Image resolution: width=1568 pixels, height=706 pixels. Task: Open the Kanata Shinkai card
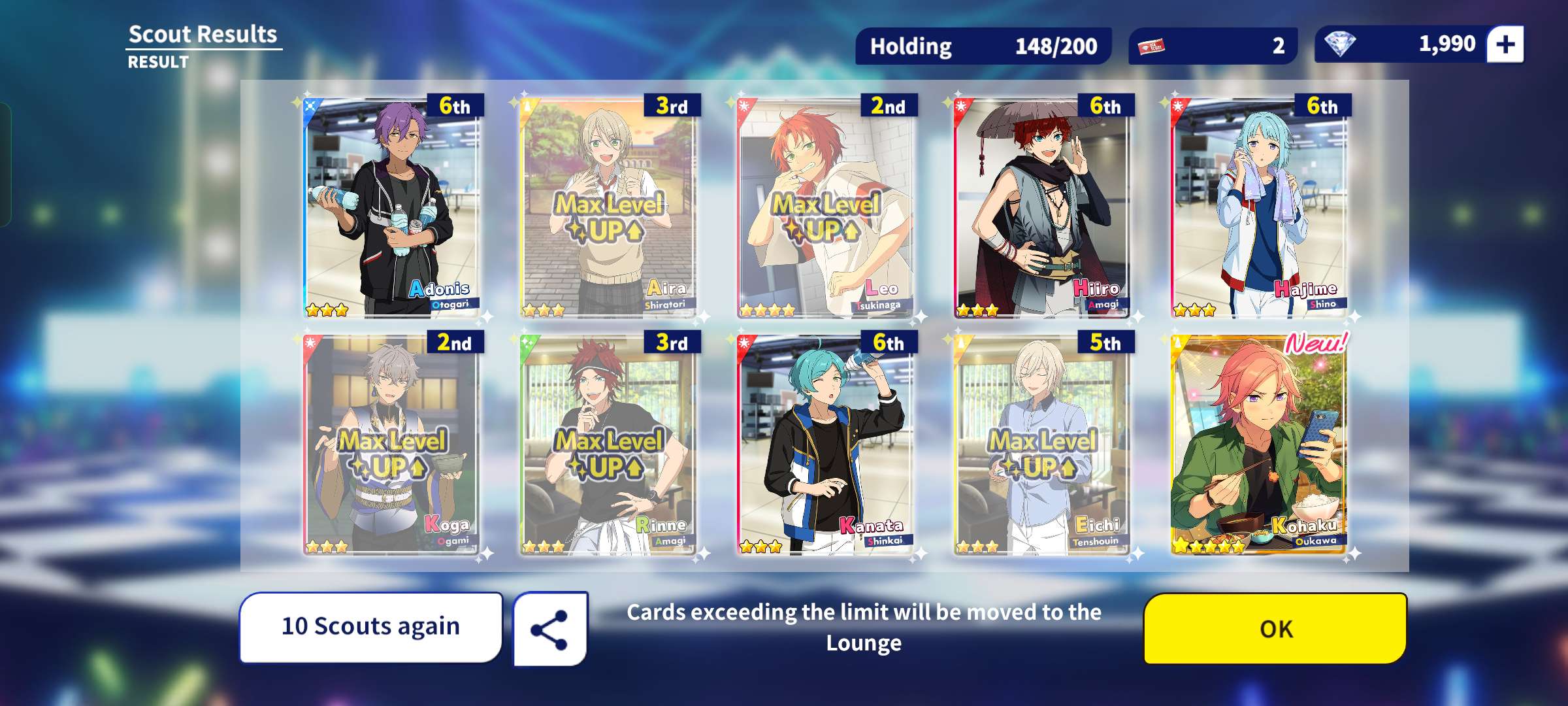[x=826, y=445]
